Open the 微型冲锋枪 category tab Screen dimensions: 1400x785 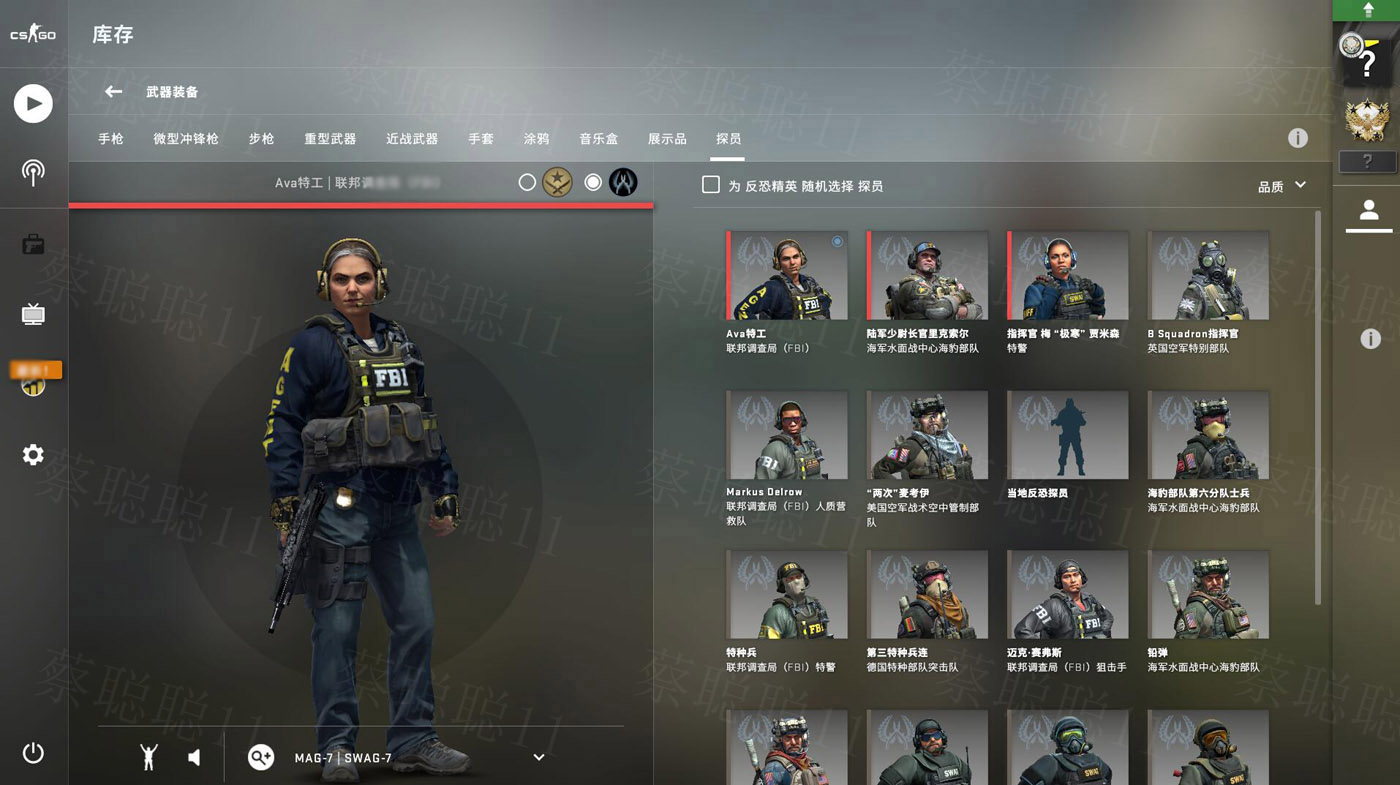(x=186, y=139)
